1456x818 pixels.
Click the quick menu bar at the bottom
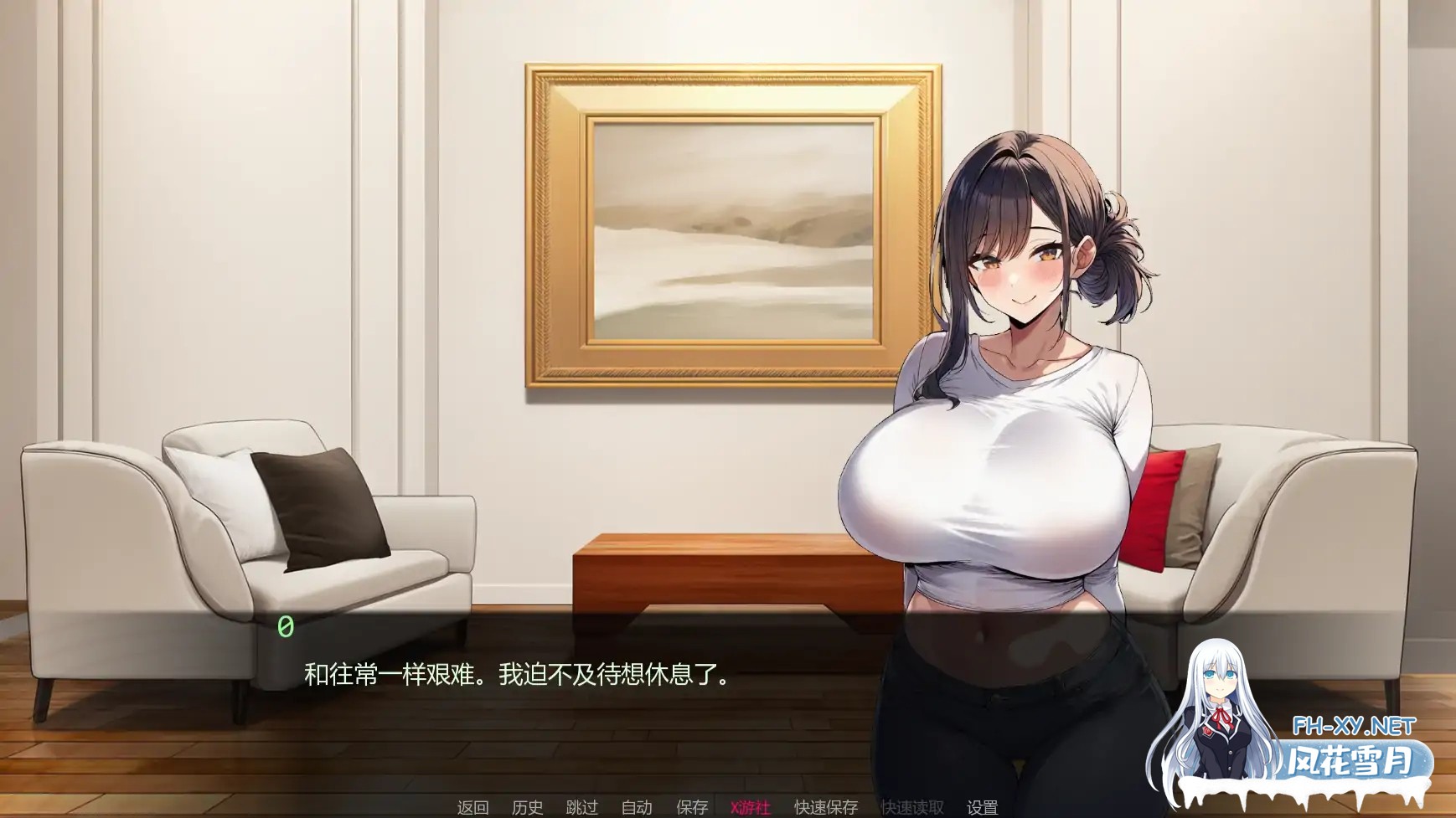(728, 807)
